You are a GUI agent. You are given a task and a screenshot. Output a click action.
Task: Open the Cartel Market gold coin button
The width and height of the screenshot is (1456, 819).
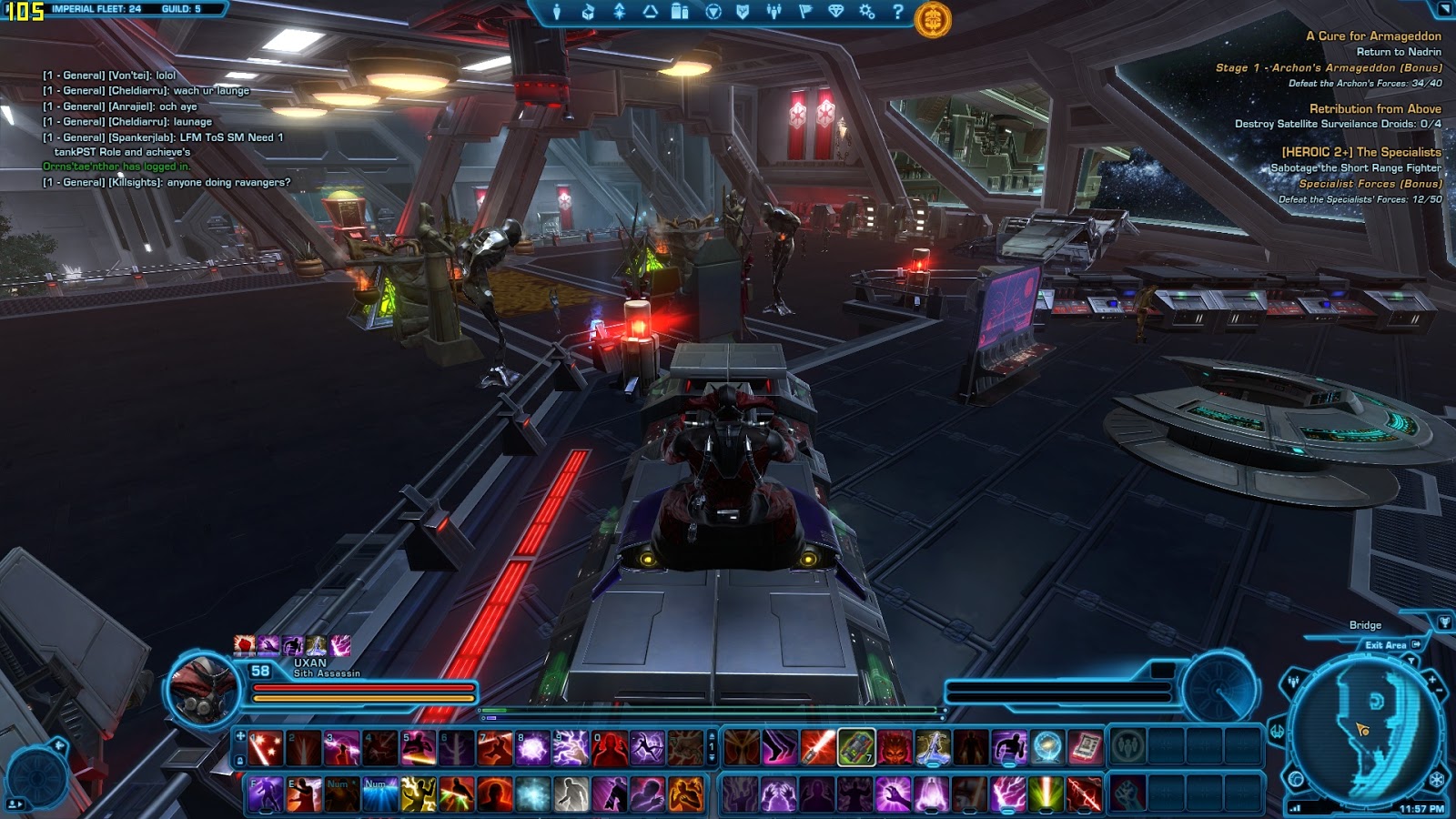click(932, 19)
